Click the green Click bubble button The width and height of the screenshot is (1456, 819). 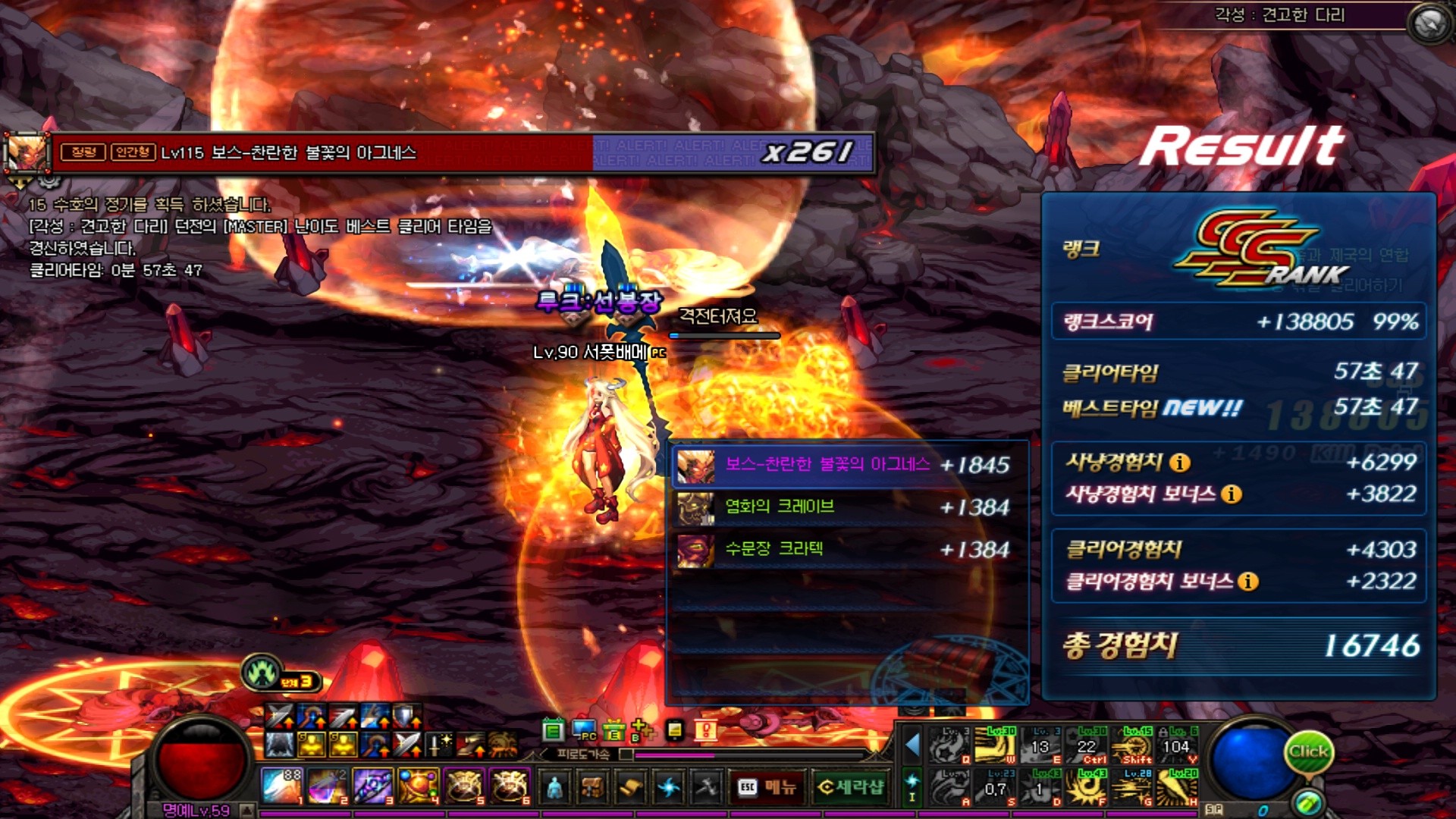pos(1308,752)
